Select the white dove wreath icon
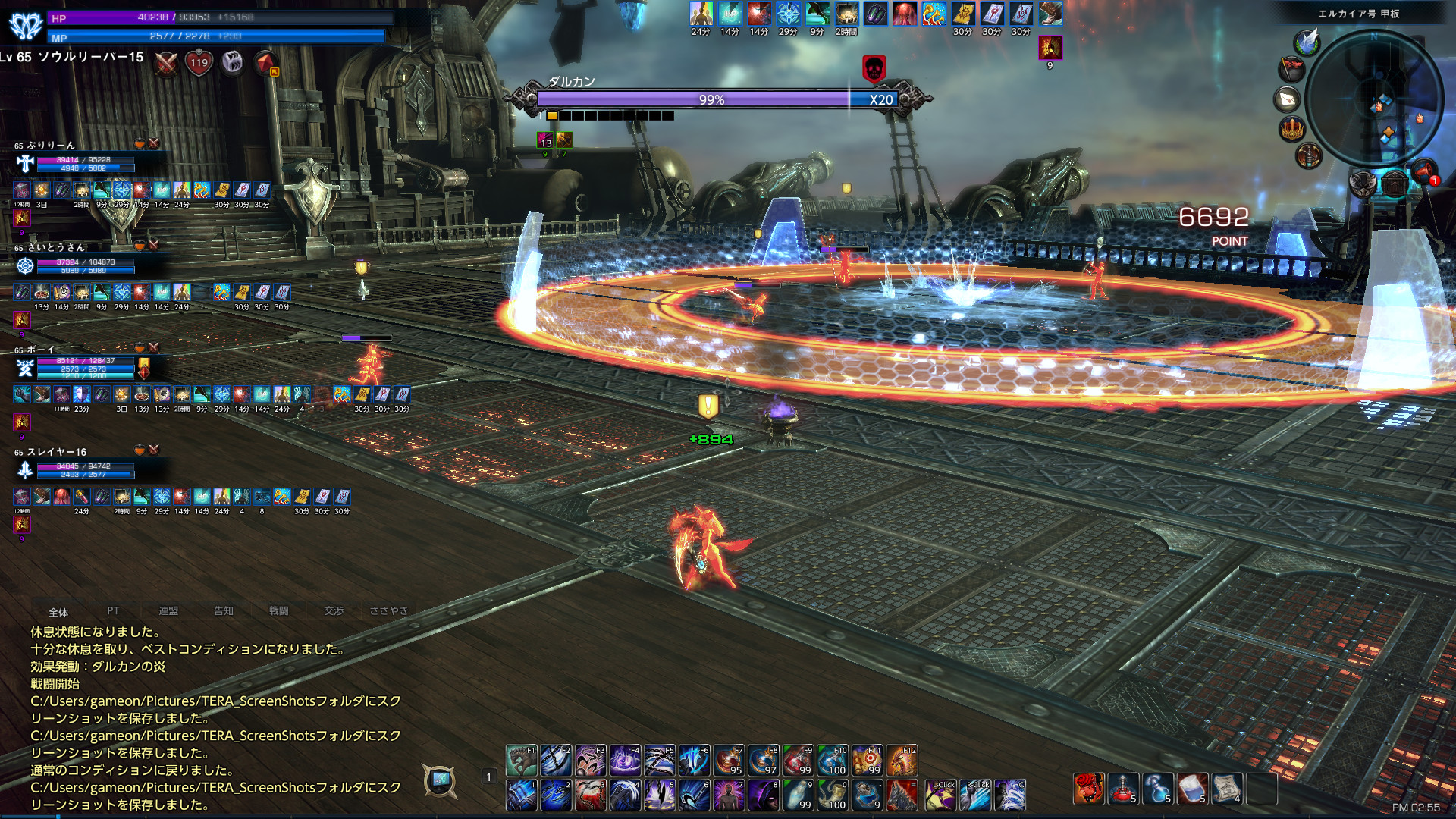The image size is (1456, 819). (x=1307, y=42)
